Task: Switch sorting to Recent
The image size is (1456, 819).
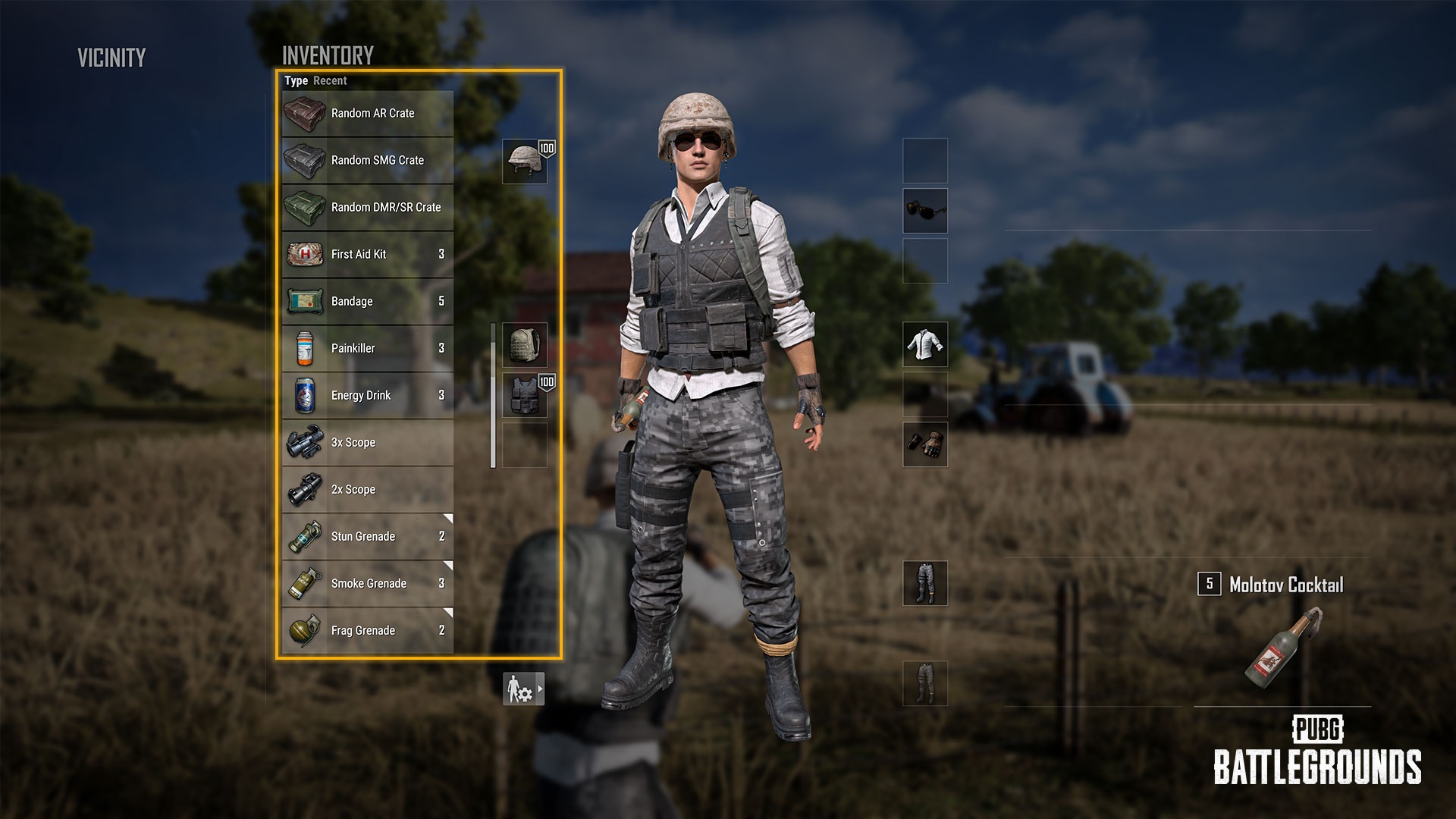Action: point(331,80)
